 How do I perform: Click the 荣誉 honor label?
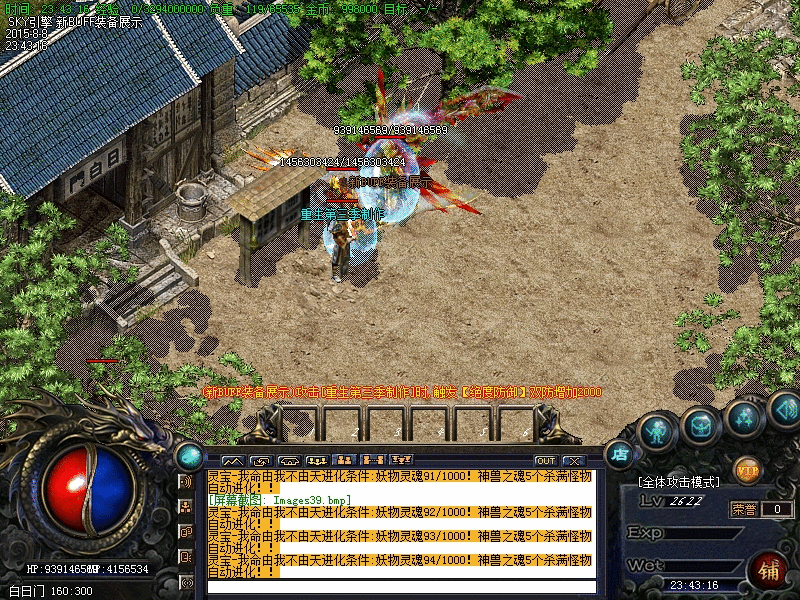tap(744, 509)
